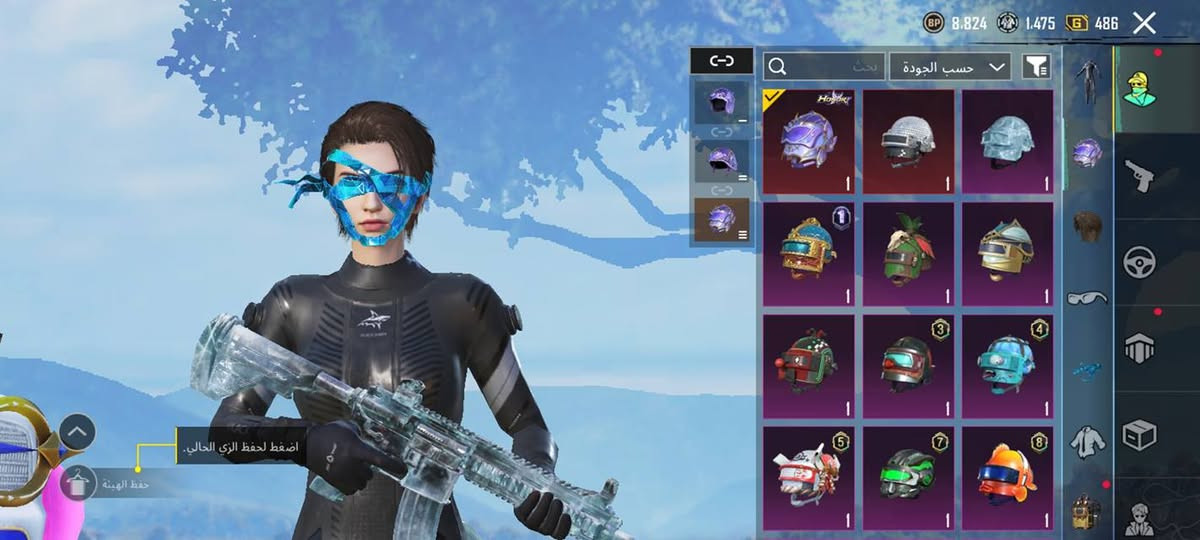Select the green visor helmet with badge 7
The image size is (1200, 540).
(x=908, y=478)
